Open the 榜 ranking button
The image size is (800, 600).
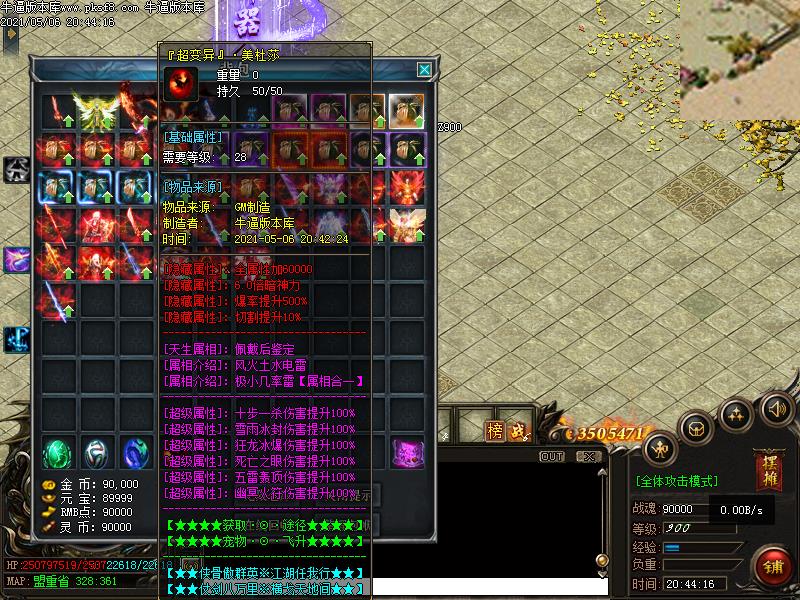(496, 431)
